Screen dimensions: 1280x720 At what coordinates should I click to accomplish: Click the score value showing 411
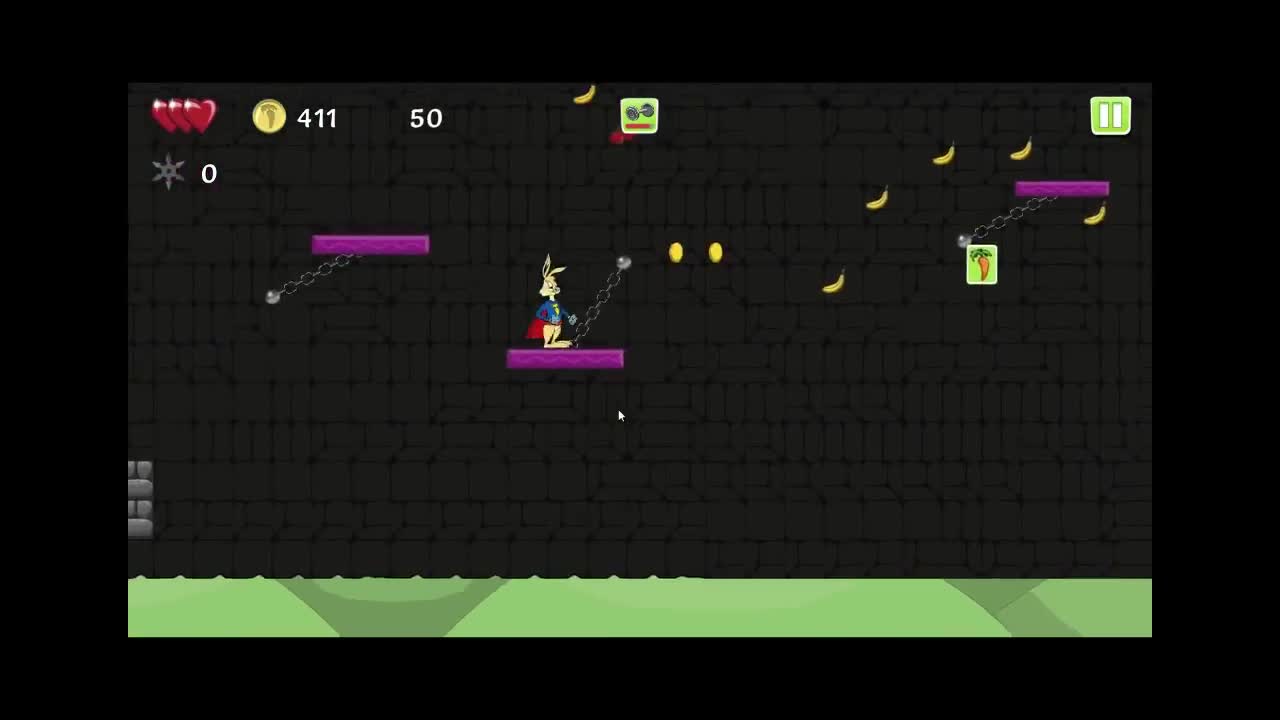tap(317, 118)
